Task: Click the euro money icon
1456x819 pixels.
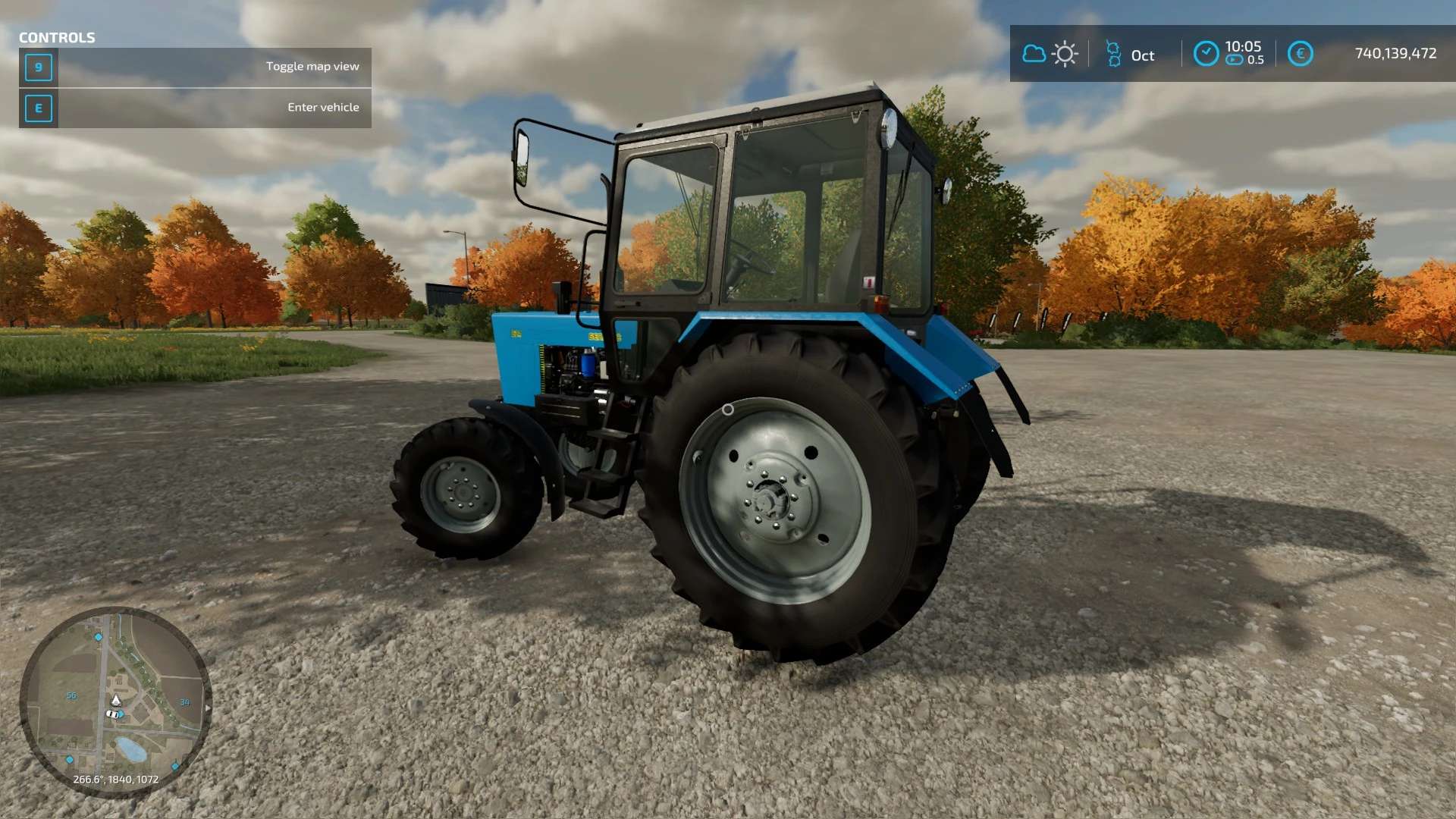Action: 1300,54
